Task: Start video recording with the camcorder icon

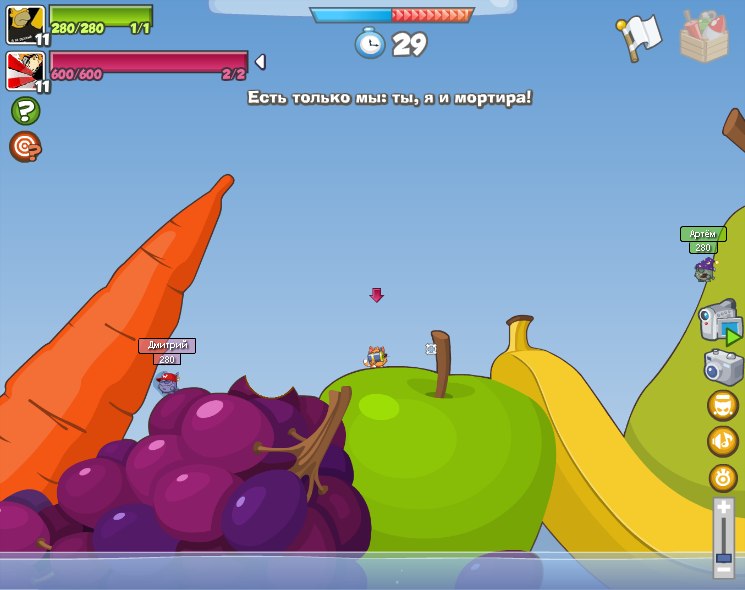Action: 720,322
